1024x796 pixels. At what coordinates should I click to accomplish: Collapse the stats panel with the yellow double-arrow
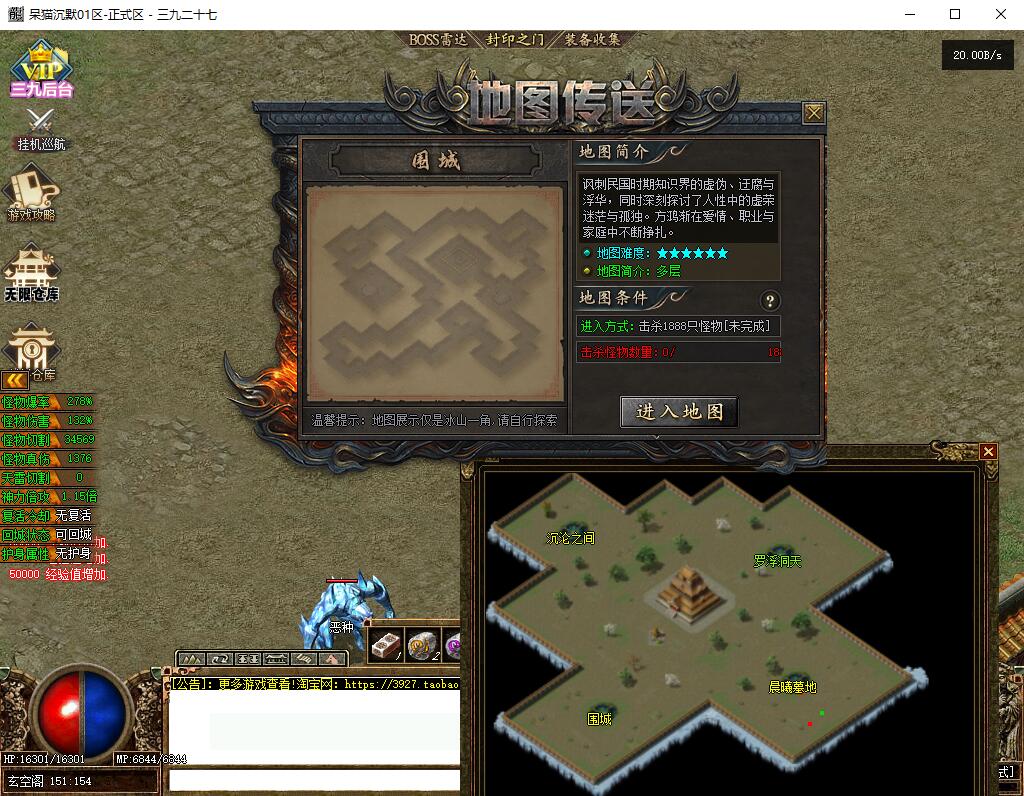click(x=14, y=380)
